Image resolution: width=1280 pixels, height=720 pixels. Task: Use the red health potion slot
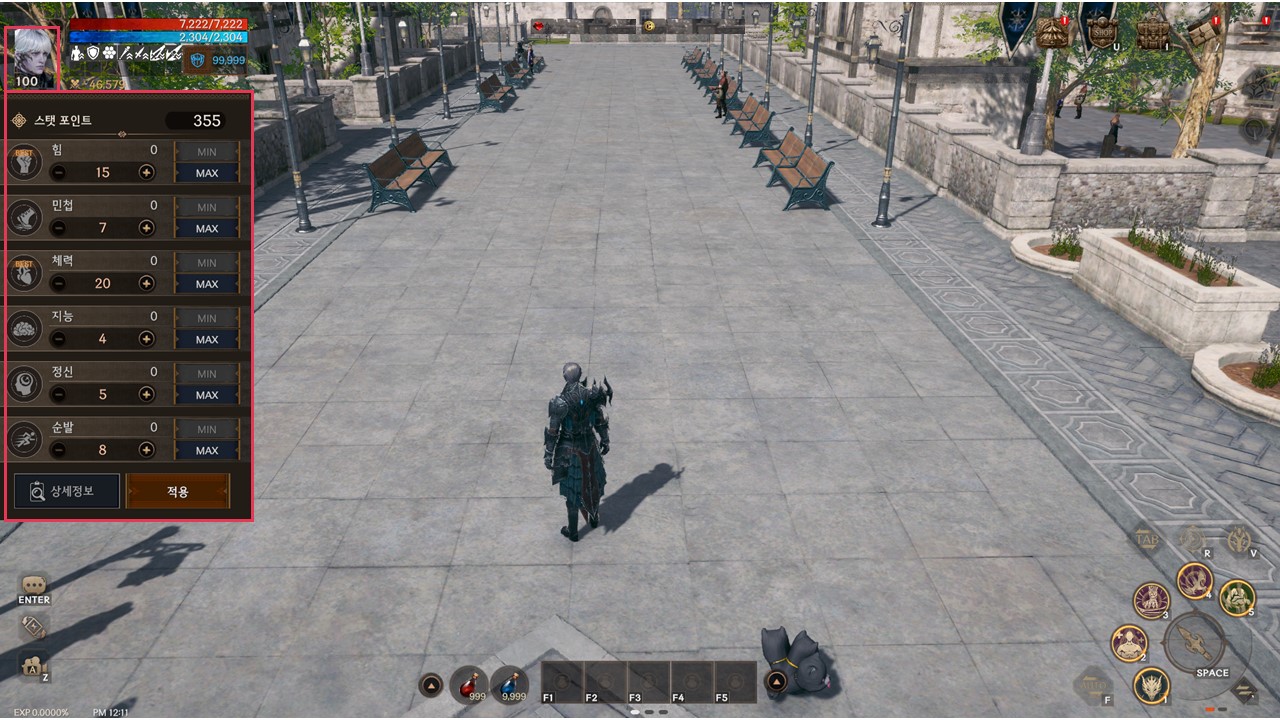[468, 684]
